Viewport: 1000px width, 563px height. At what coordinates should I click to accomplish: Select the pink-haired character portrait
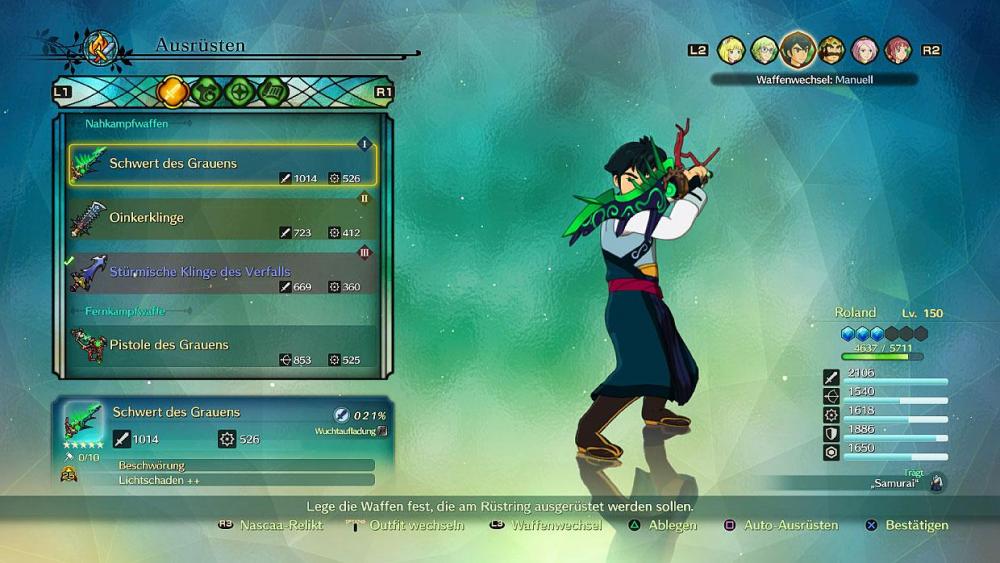[x=864, y=50]
